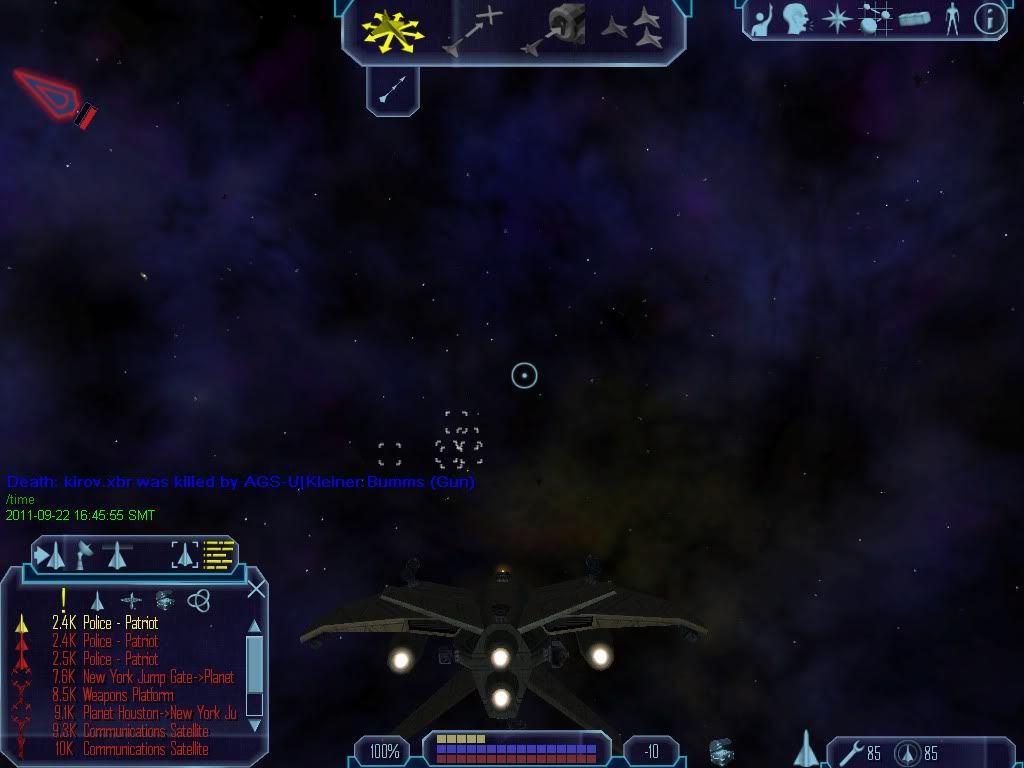Open the Nav Map star icon
Viewport: 1024px width, 768px height.
pyautogui.click(x=836, y=18)
